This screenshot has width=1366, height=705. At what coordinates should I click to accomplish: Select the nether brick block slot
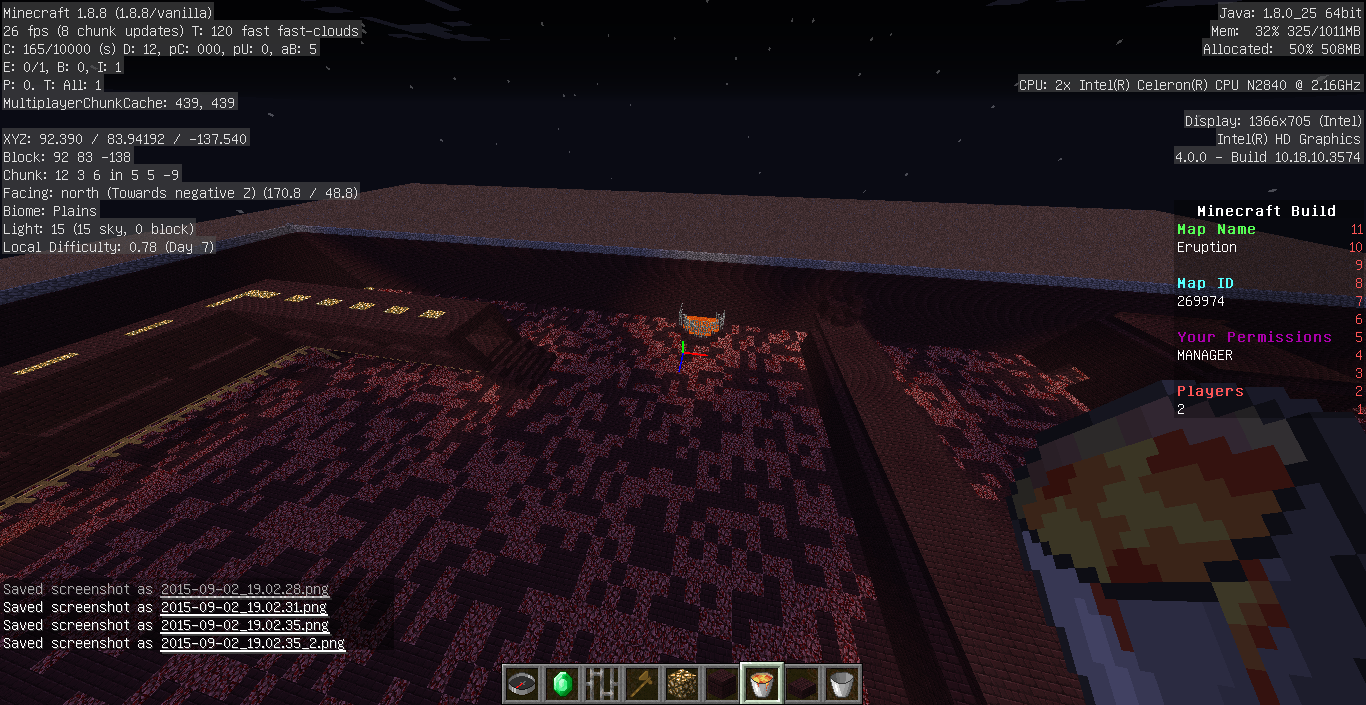pyautogui.click(x=722, y=685)
